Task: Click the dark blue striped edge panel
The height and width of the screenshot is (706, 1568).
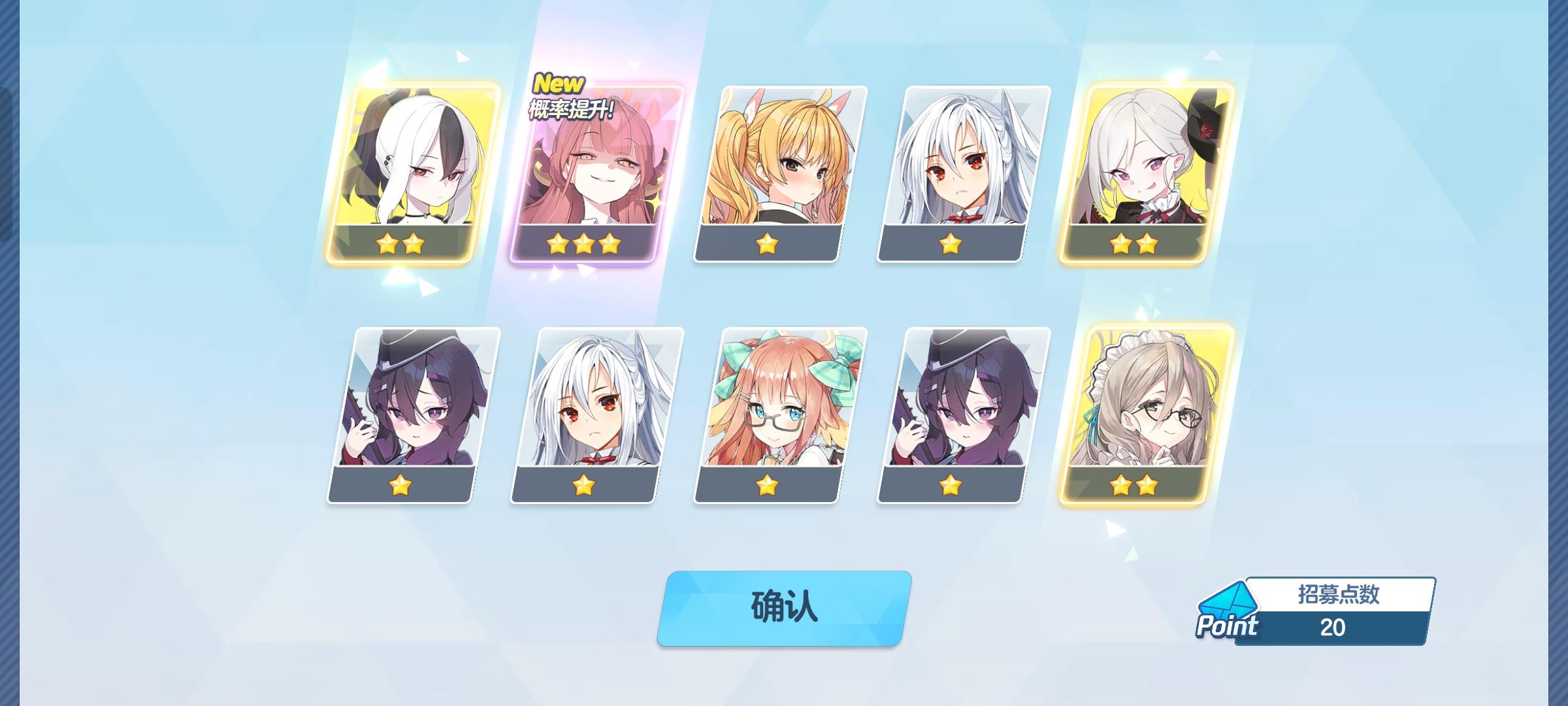Action: [x=10, y=353]
